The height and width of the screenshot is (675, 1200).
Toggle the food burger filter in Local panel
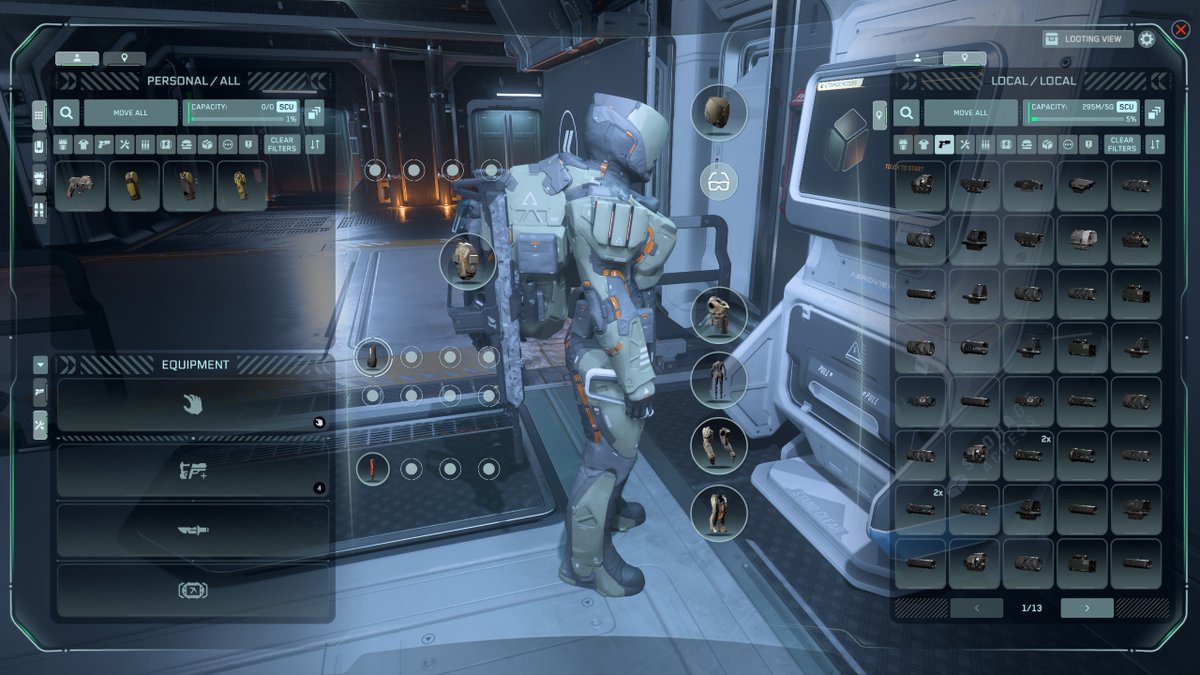click(1028, 144)
